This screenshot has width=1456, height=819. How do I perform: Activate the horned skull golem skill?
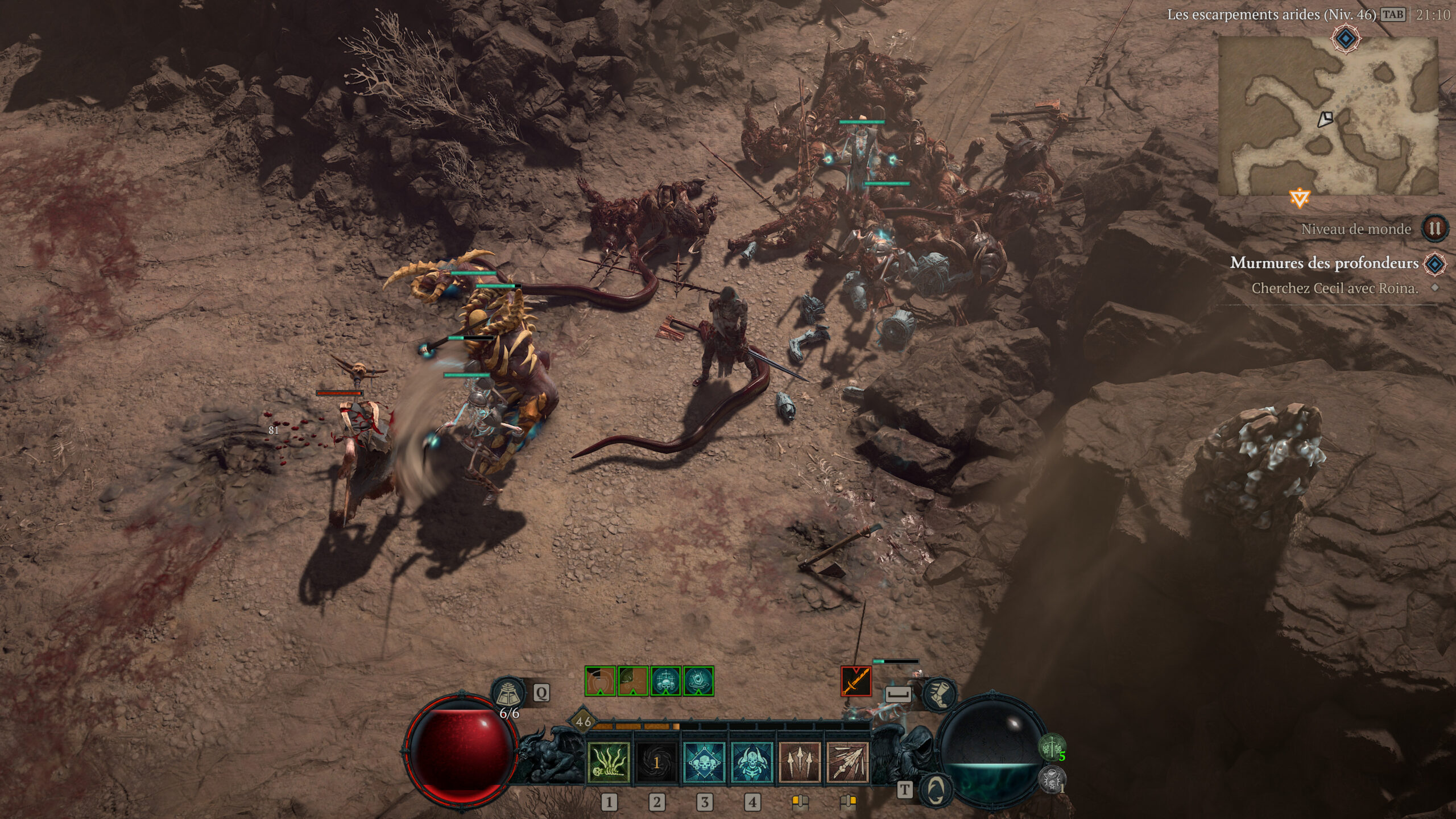point(752,763)
